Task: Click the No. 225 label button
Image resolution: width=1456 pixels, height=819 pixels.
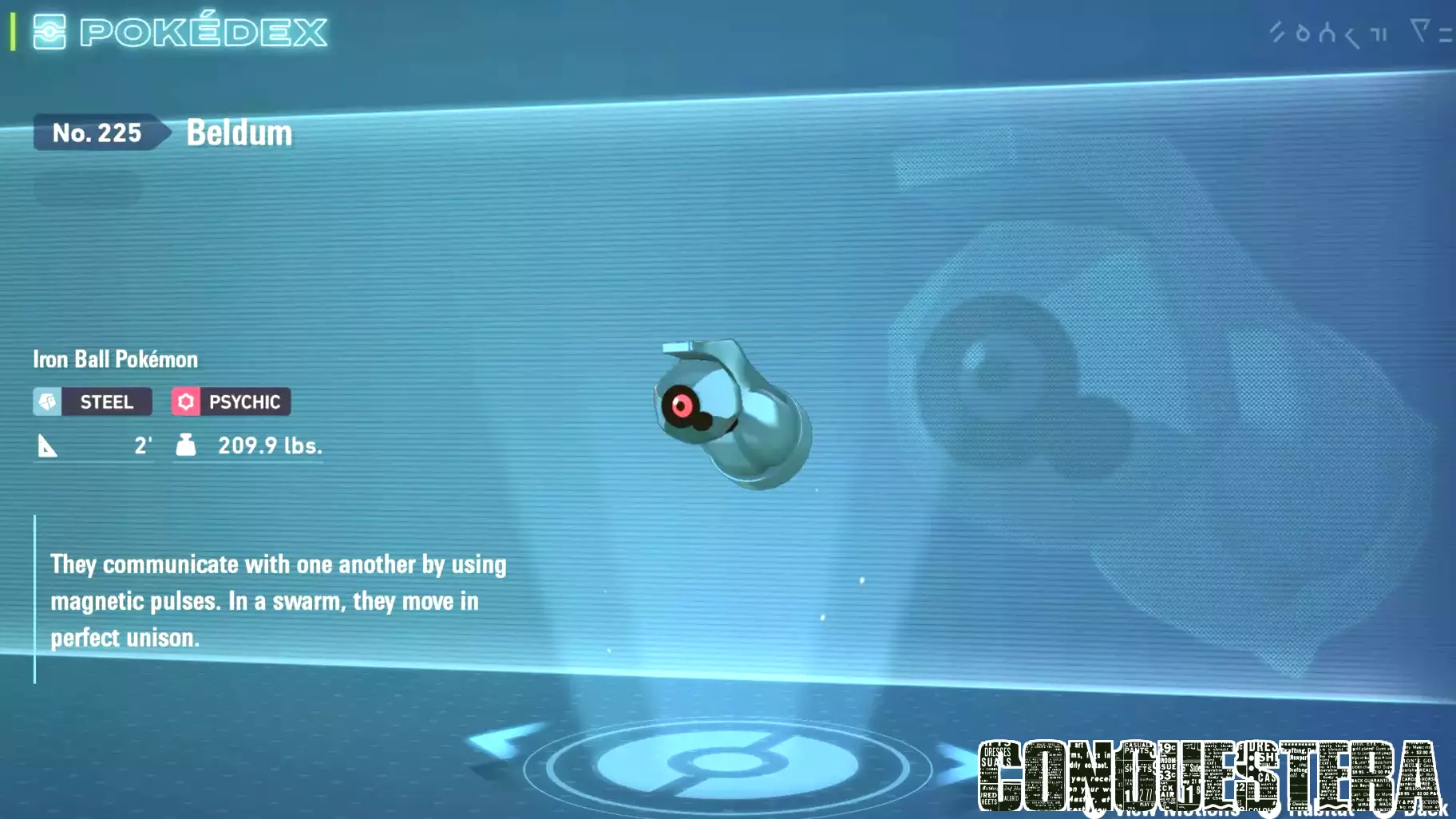Action: (97, 133)
